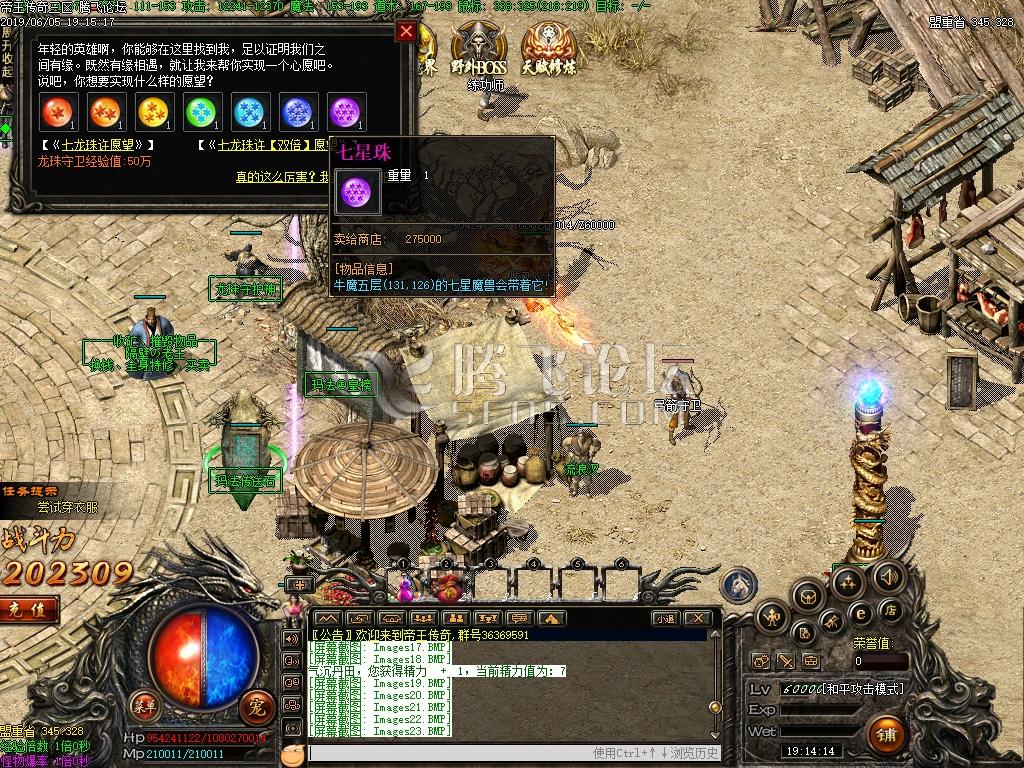Open the 菜单 round menu button
Viewport: 1024px width, 768px height.
144,703
